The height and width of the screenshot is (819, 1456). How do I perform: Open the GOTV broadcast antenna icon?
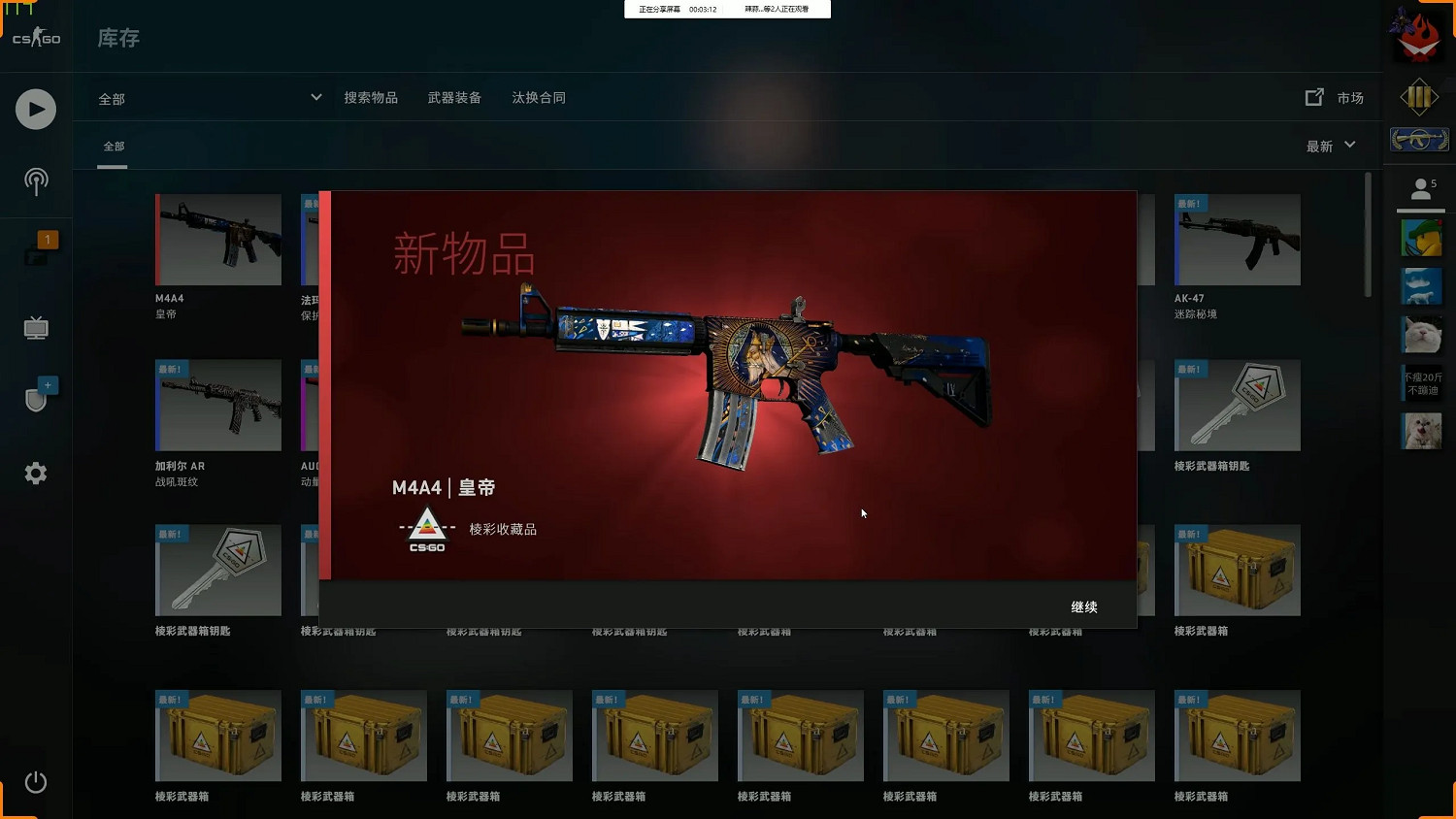[35, 180]
